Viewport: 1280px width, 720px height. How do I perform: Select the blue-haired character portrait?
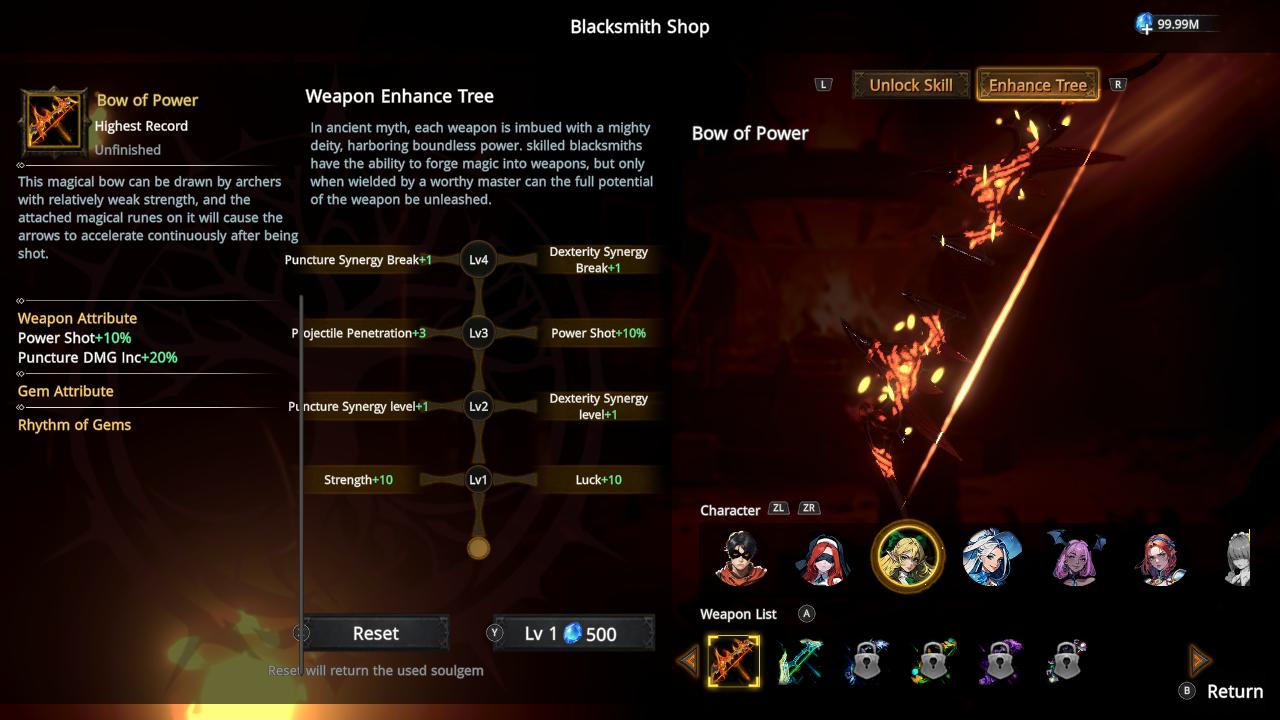coord(990,558)
